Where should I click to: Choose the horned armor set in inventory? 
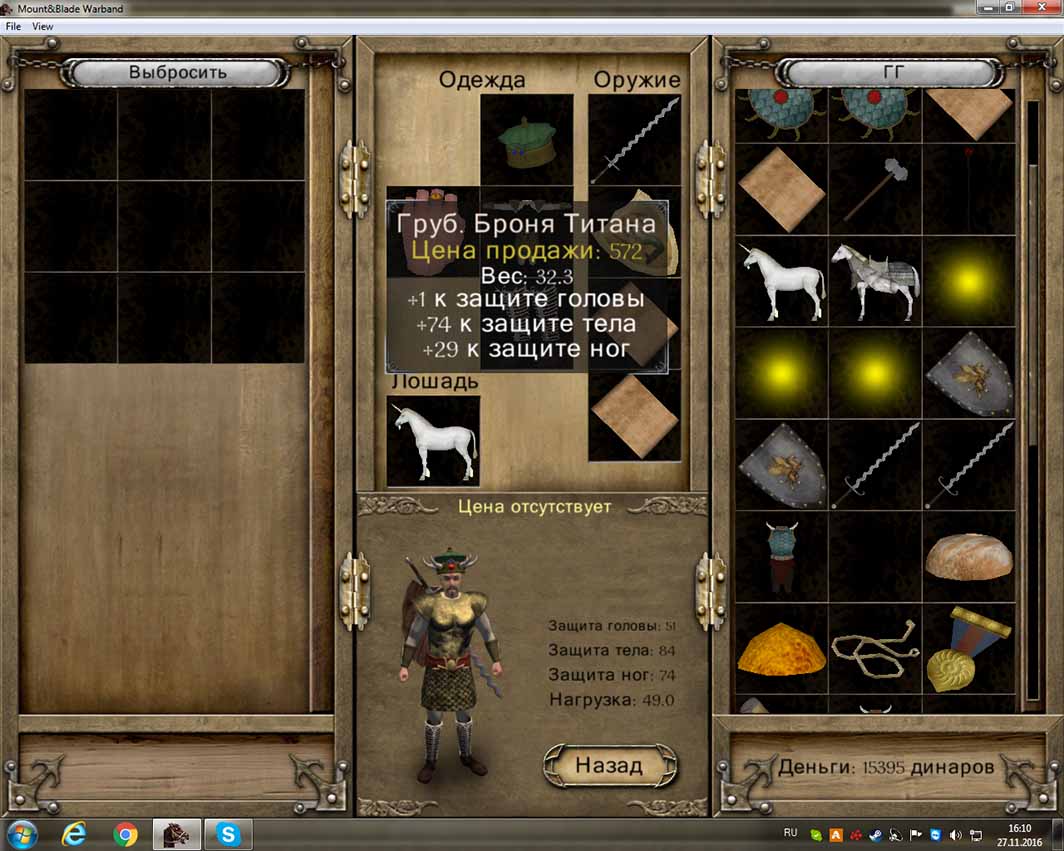click(x=782, y=557)
